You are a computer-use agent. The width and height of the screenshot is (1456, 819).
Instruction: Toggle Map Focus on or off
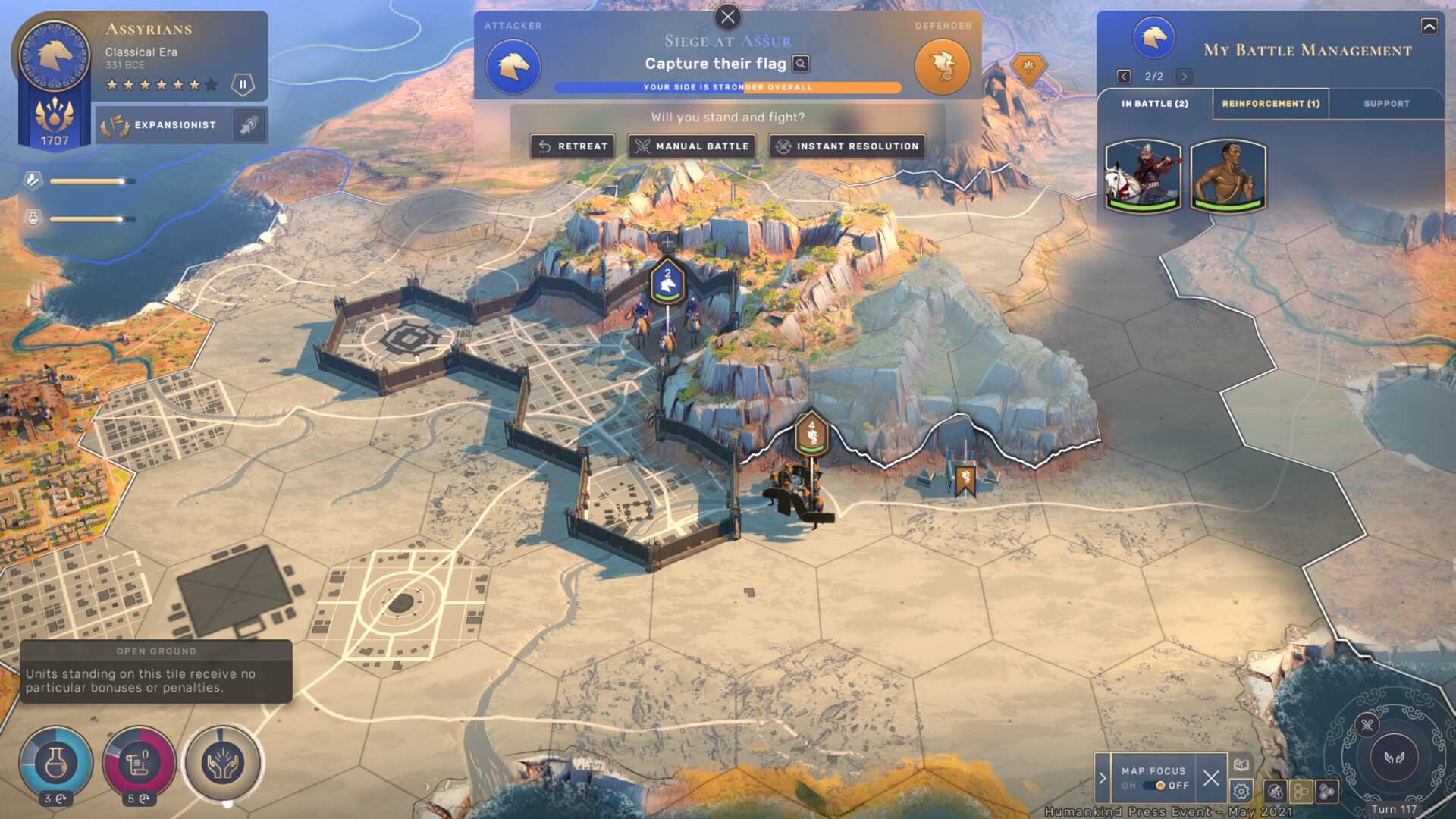click(1160, 786)
